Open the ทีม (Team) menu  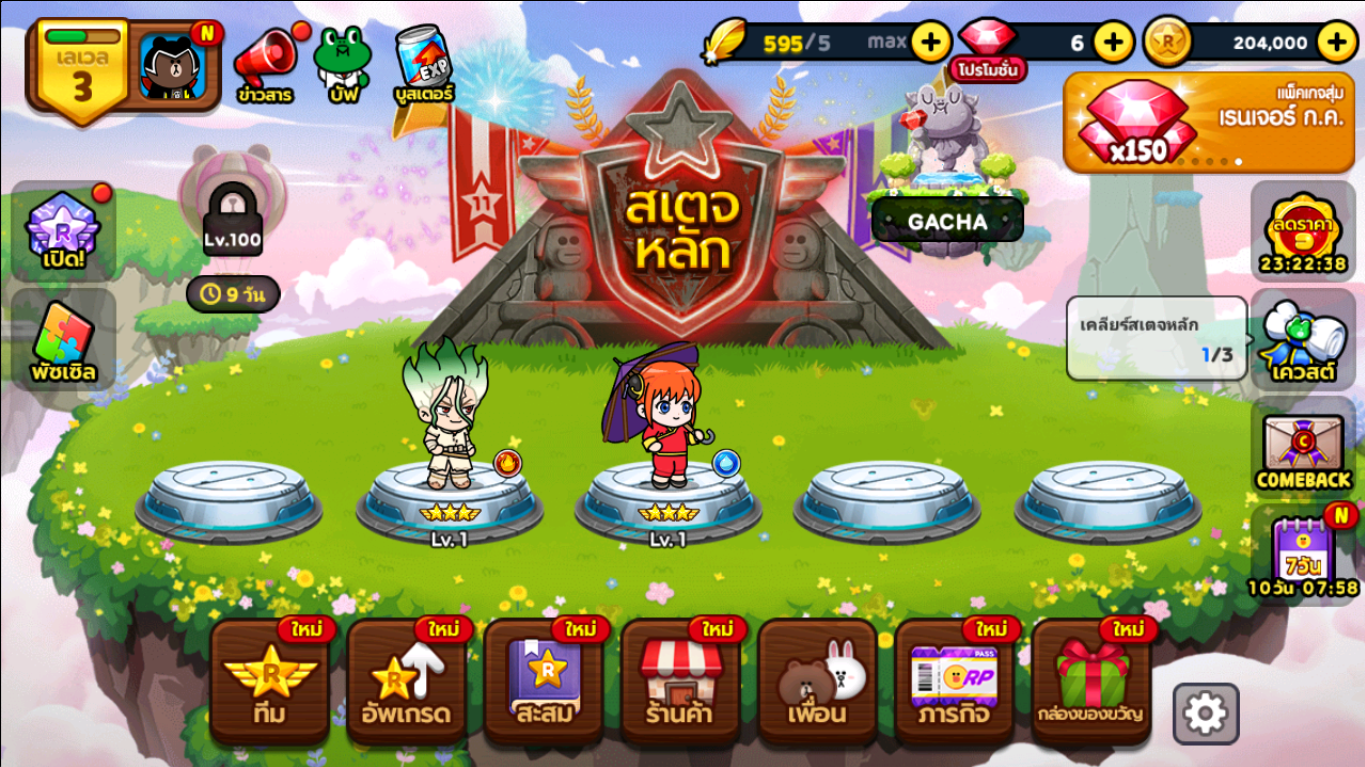269,683
